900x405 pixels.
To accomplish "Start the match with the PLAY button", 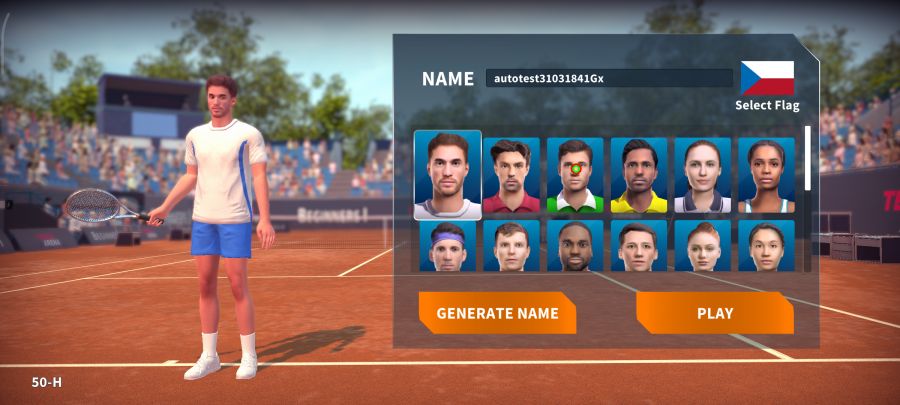I will point(714,313).
